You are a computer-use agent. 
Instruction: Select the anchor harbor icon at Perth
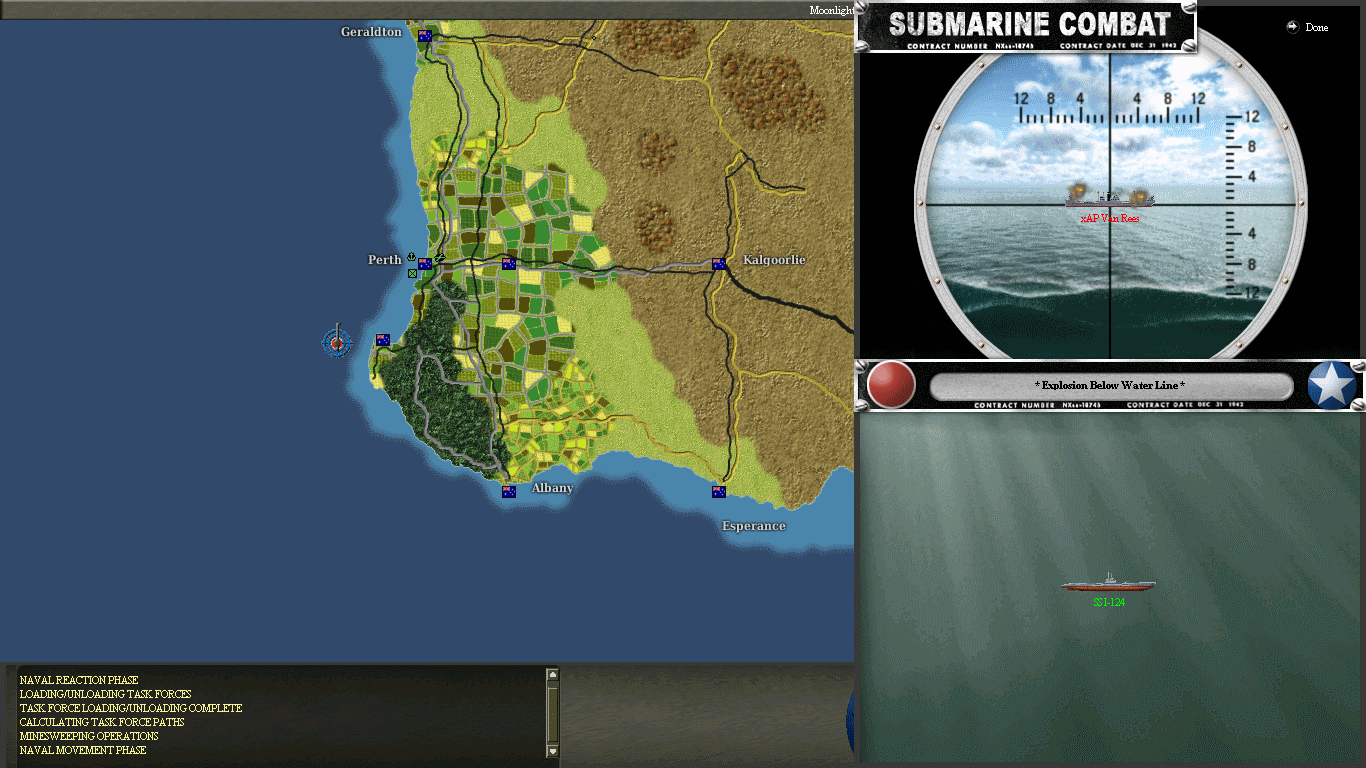(411, 257)
